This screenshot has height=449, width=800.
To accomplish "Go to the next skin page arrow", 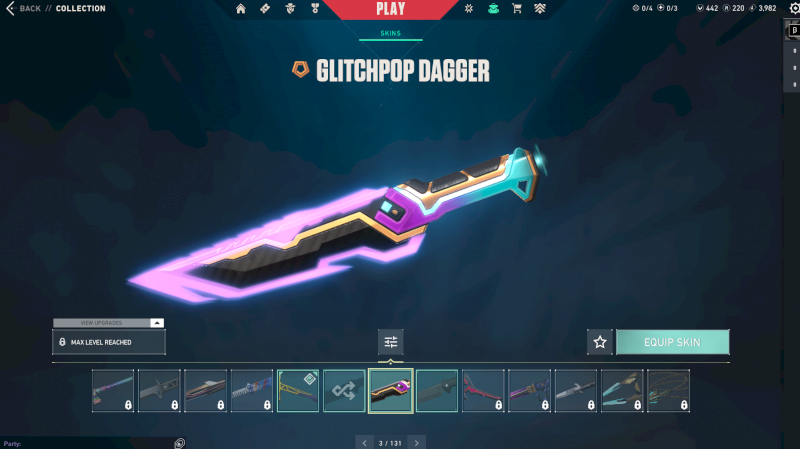I will click(x=417, y=442).
